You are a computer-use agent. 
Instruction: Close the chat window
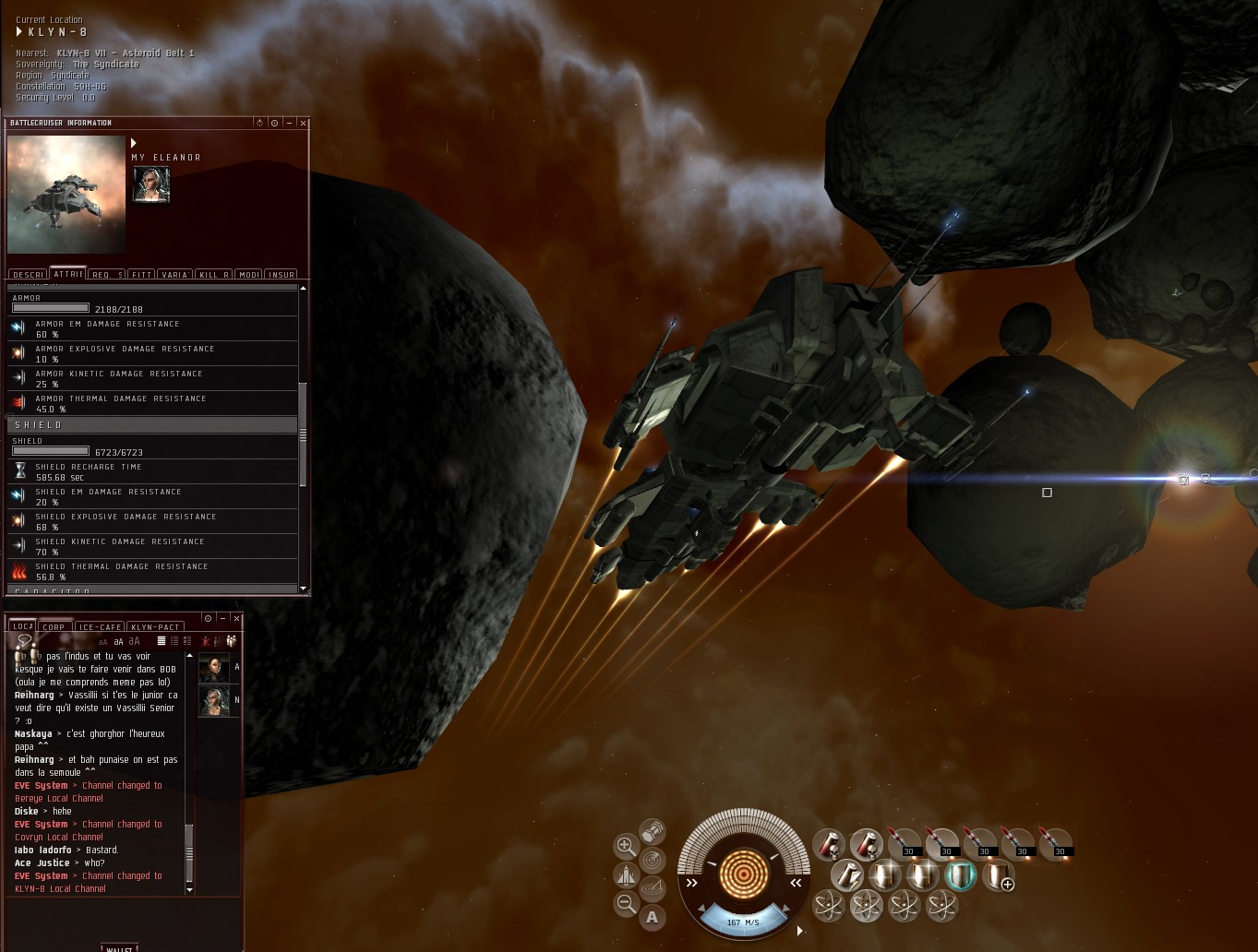237,618
